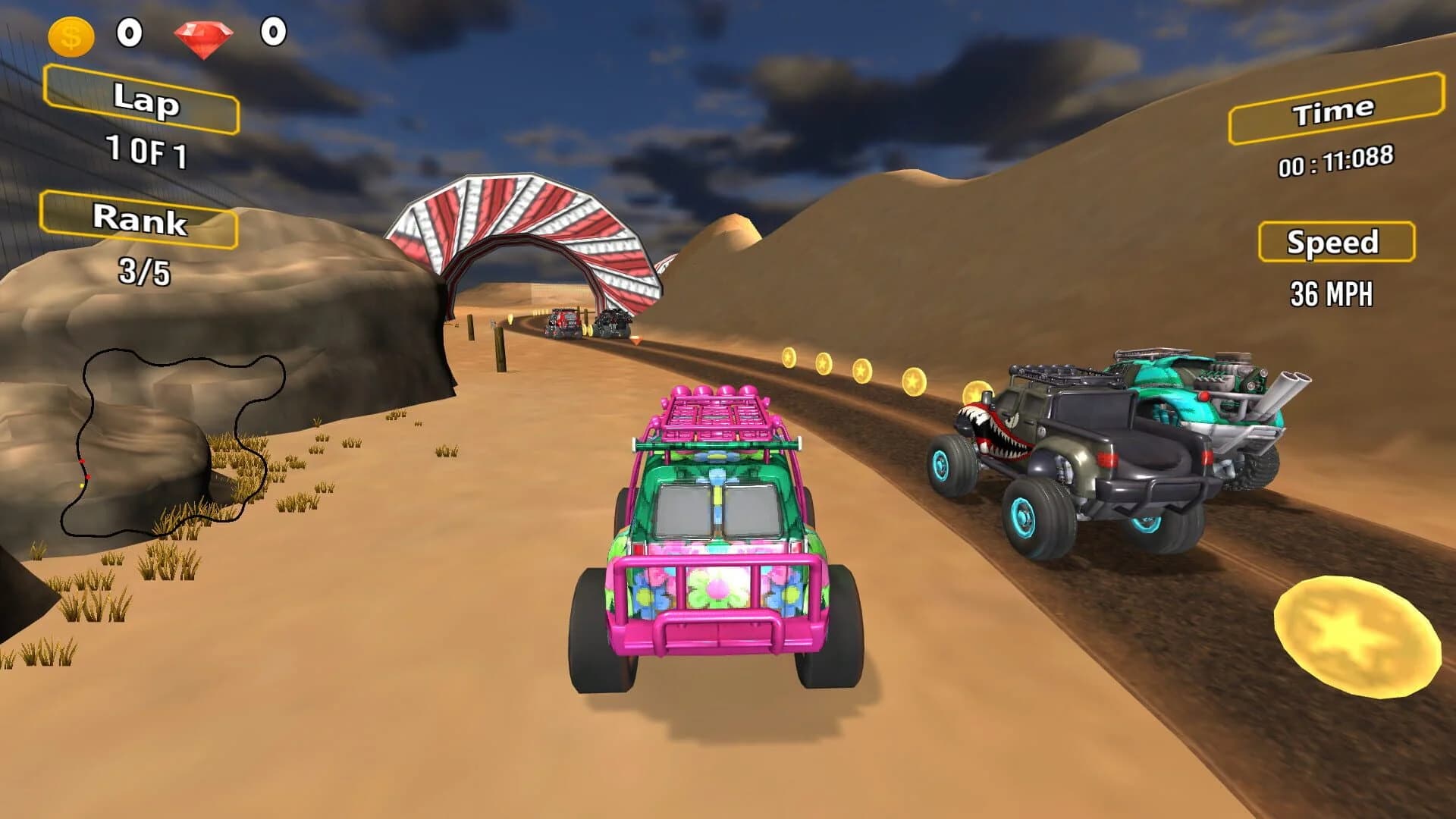
Task: Select the Speed tab in the HUD
Action: [1336, 243]
